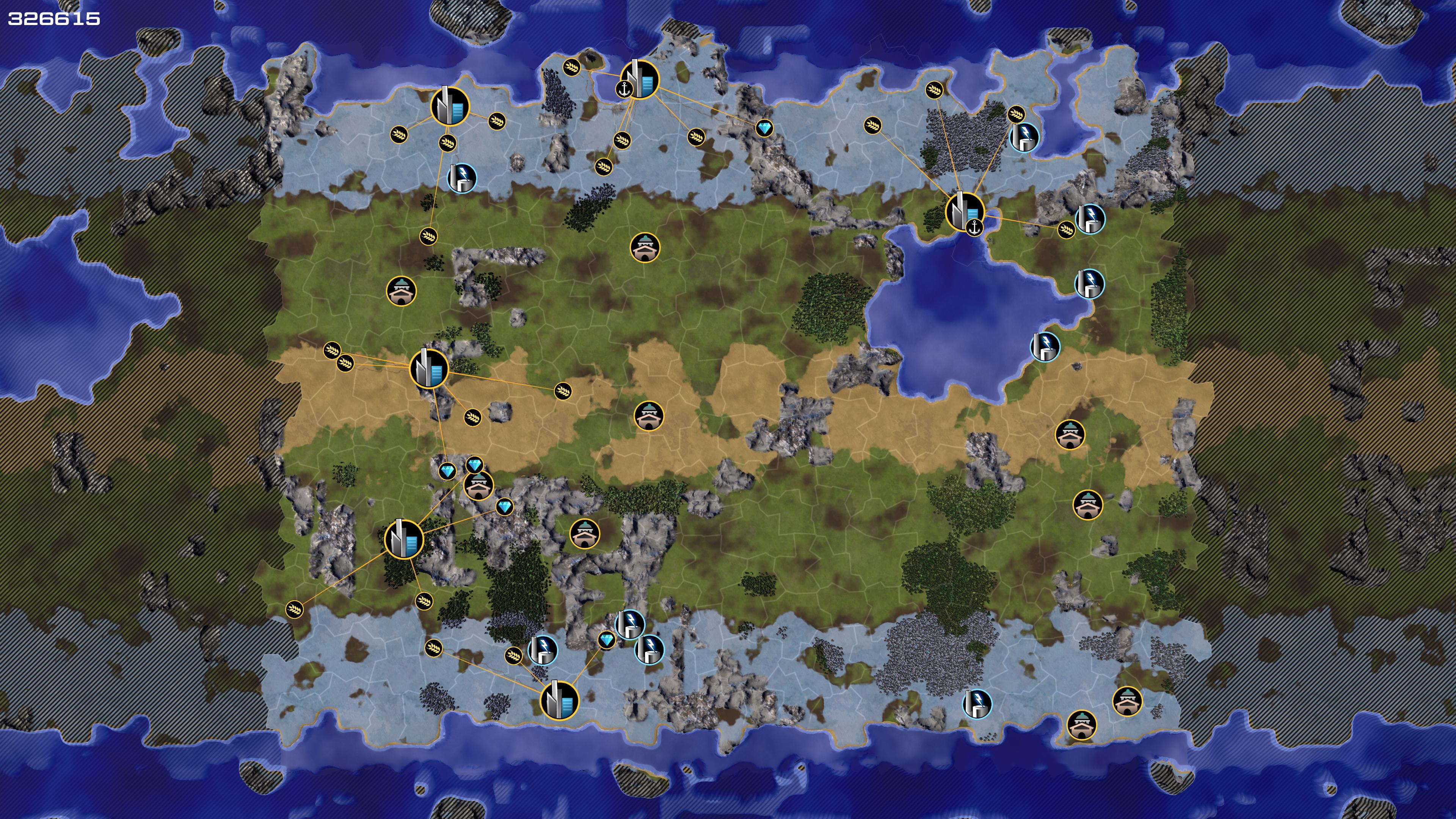1456x819 pixels.
Task: Select the village marker in the central desert
Action: pos(648,416)
